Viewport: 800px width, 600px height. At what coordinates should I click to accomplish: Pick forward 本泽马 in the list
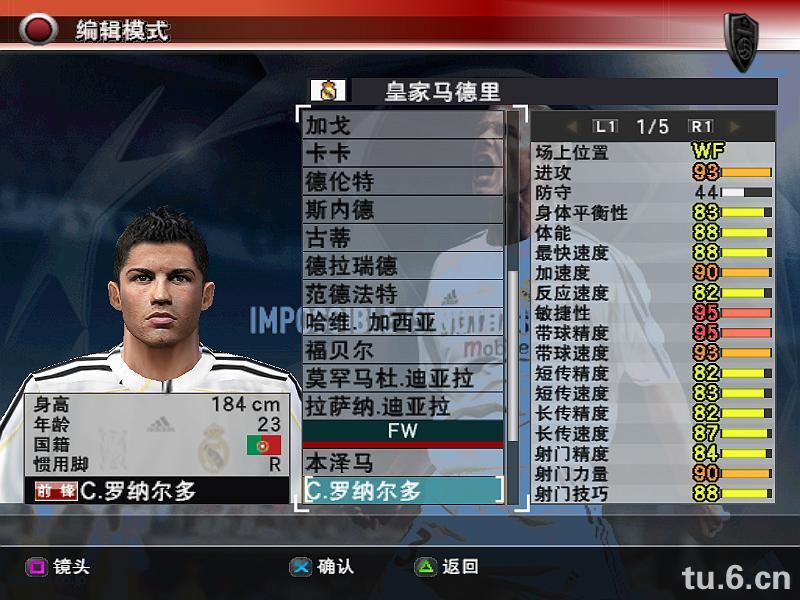(x=403, y=462)
